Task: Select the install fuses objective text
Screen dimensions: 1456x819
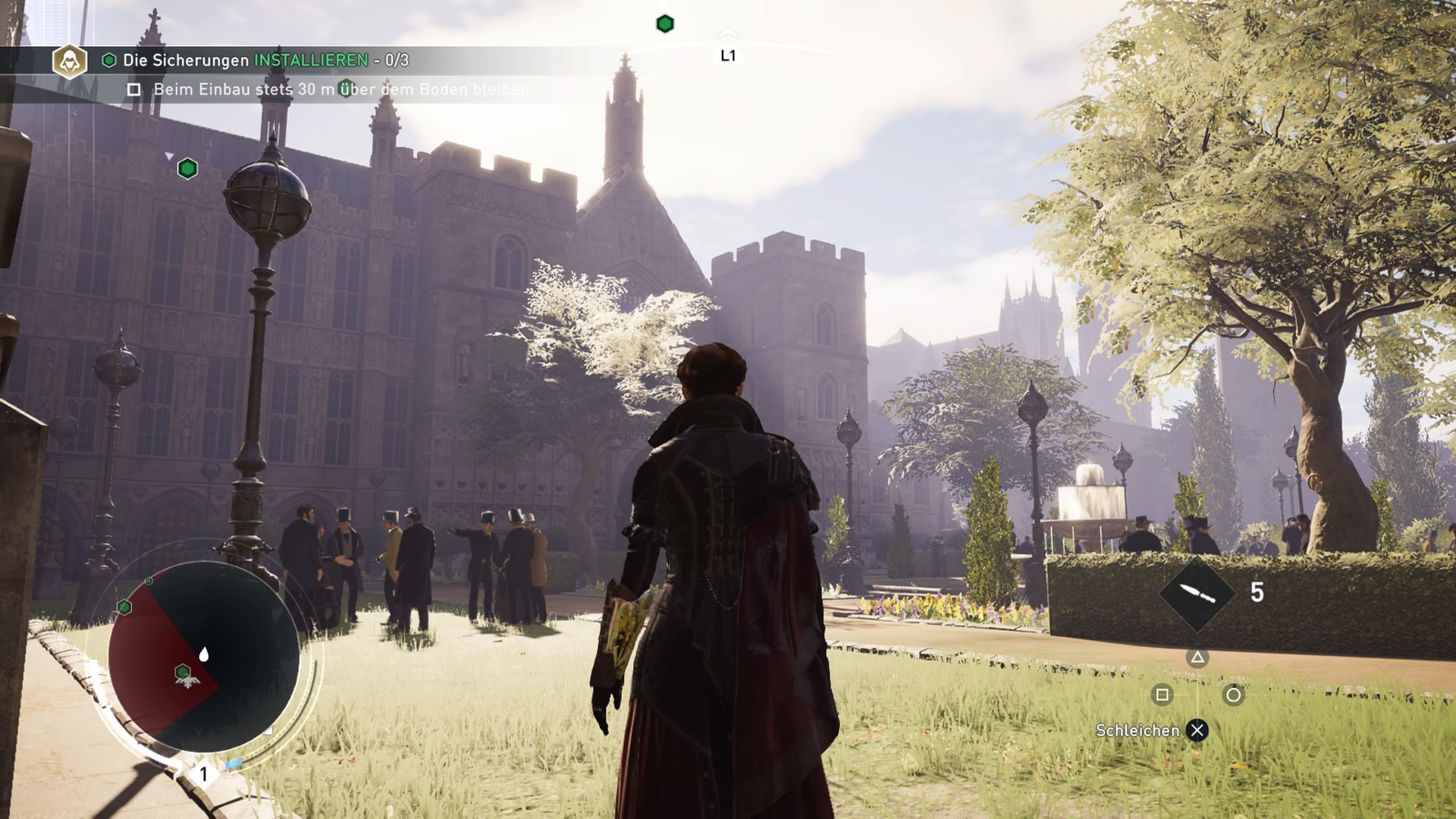Action: point(265,61)
